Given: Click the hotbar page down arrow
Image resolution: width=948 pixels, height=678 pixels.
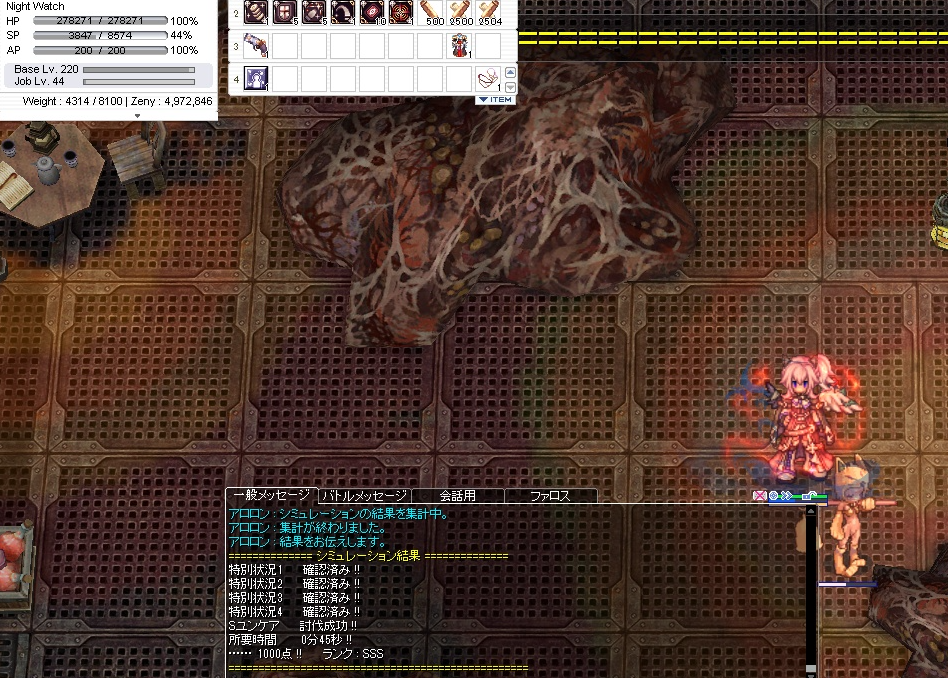Looking at the screenshot, I should 510,87.
